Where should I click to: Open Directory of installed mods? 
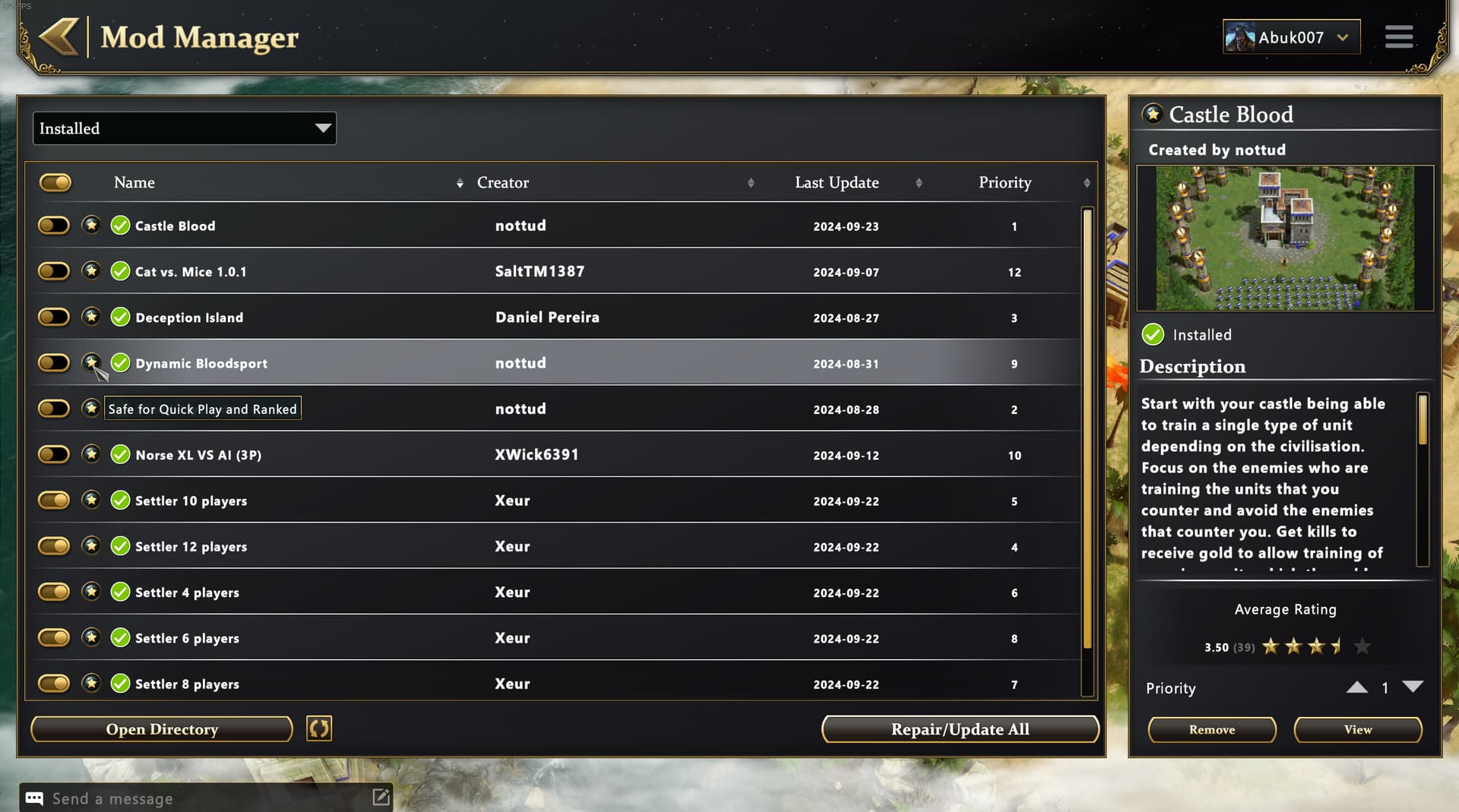pos(162,729)
